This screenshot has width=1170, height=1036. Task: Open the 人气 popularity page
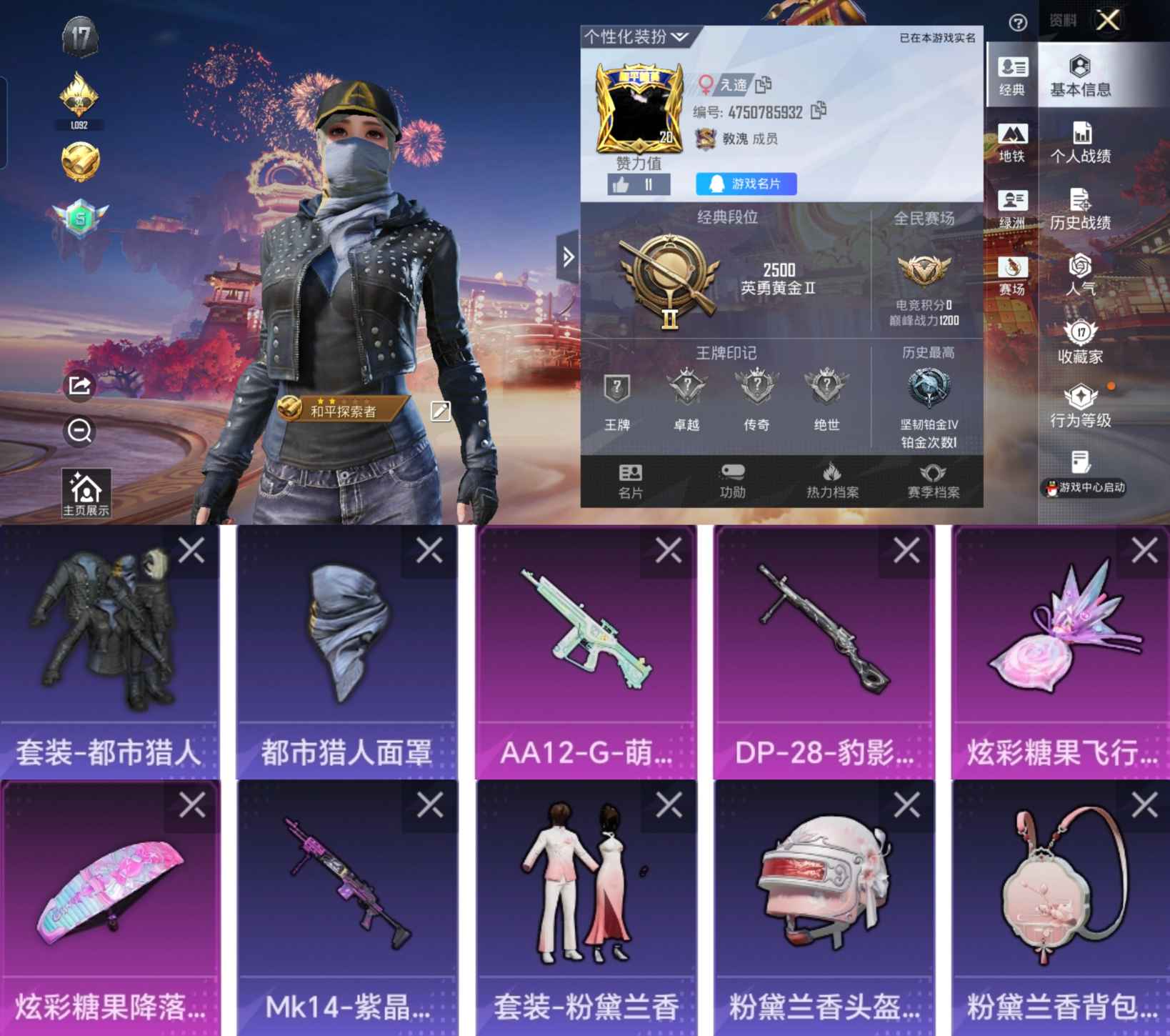1081,275
